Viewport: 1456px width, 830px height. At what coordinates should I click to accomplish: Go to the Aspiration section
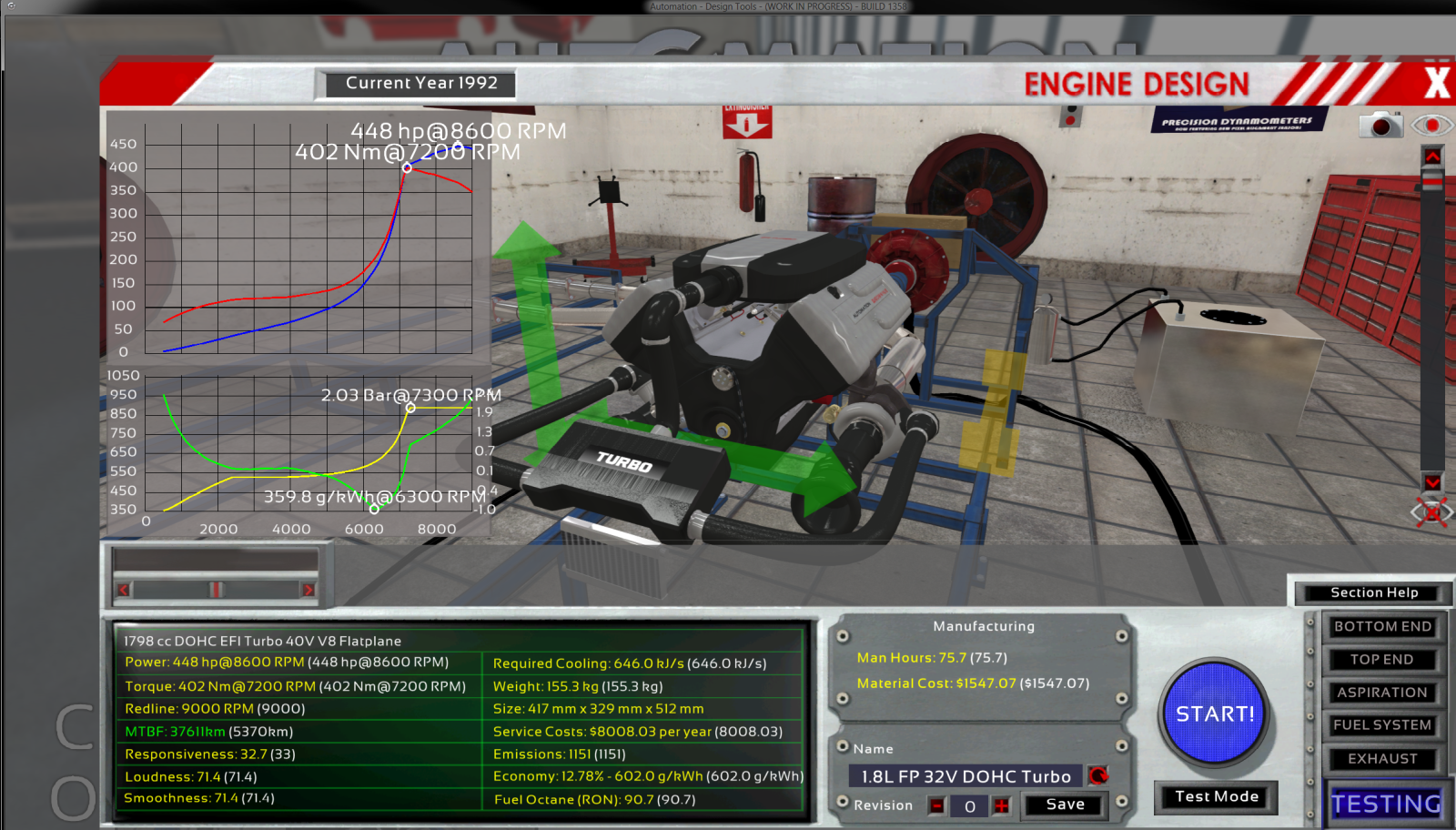(1381, 693)
